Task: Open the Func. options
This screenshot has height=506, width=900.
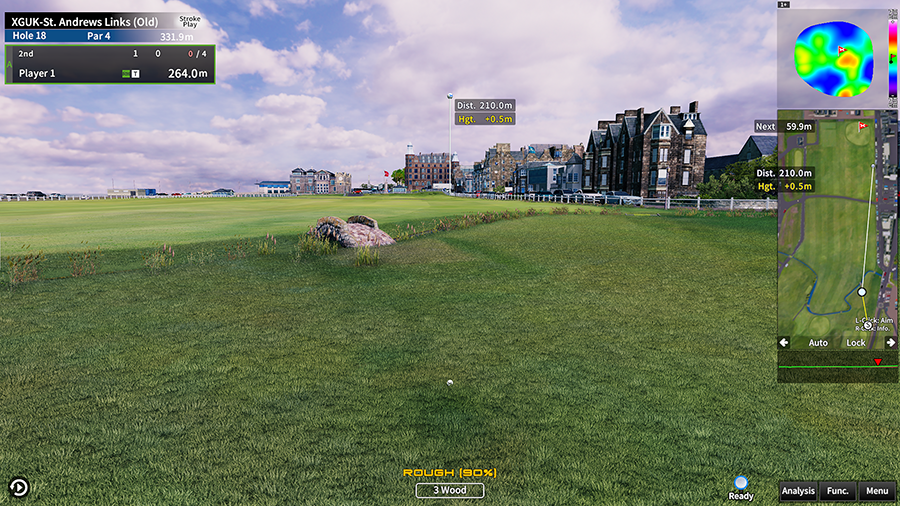Action: point(838,491)
